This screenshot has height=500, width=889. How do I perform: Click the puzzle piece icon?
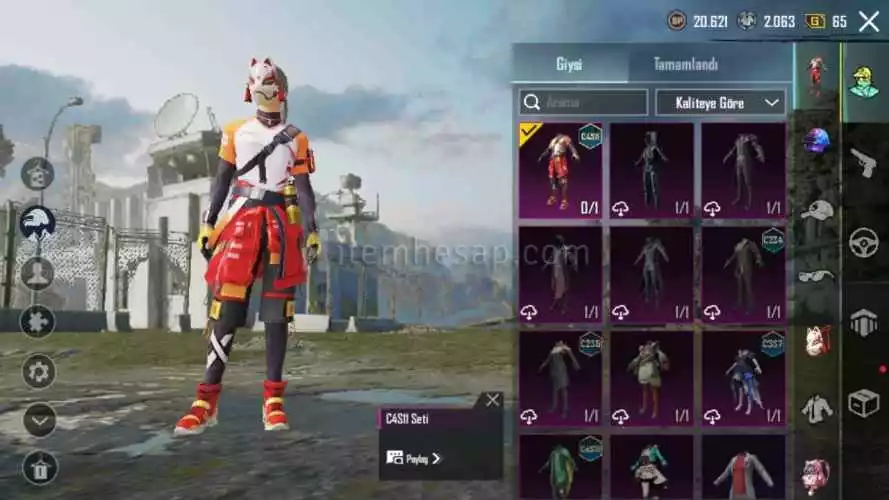pyautogui.click(x=38, y=321)
